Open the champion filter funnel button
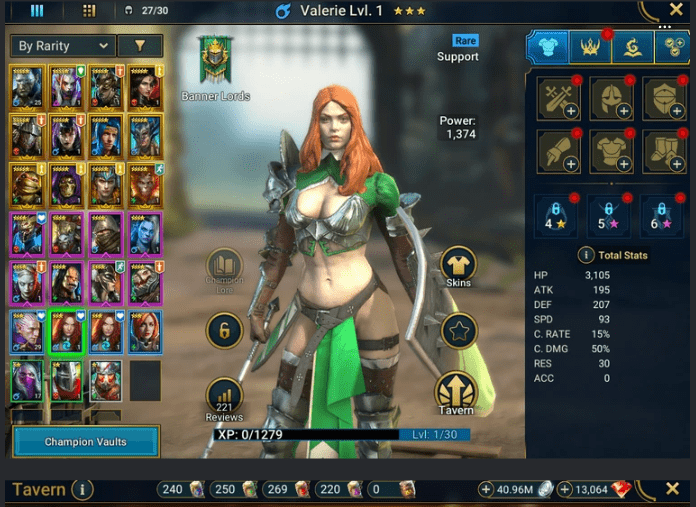The width and height of the screenshot is (696, 507). [139, 46]
